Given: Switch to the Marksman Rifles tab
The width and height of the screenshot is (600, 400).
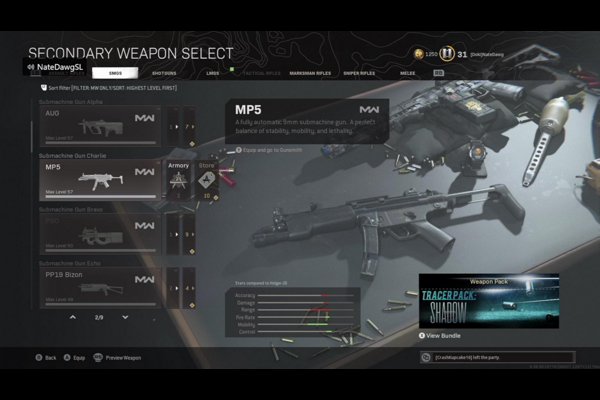Looking at the screenshot, I should click(306, 73).
